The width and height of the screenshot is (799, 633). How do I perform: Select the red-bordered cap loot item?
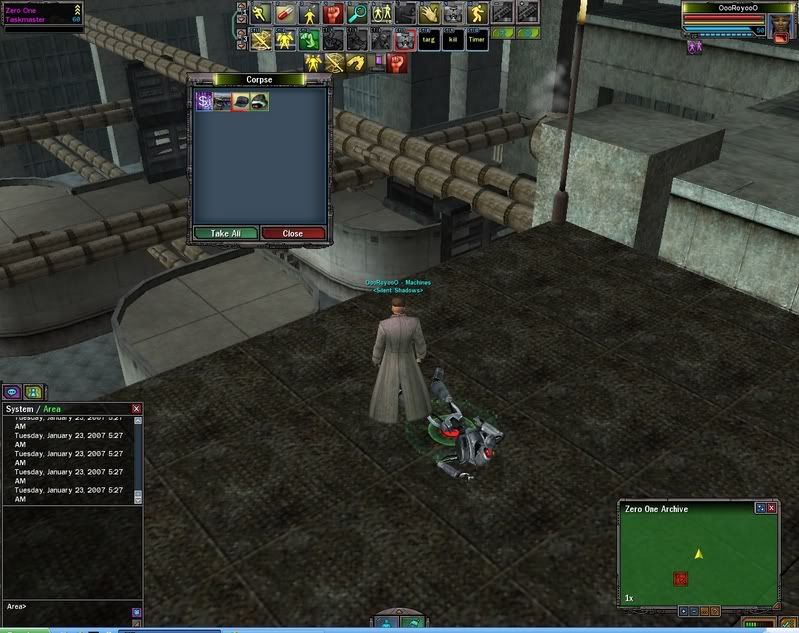[240, 101]
